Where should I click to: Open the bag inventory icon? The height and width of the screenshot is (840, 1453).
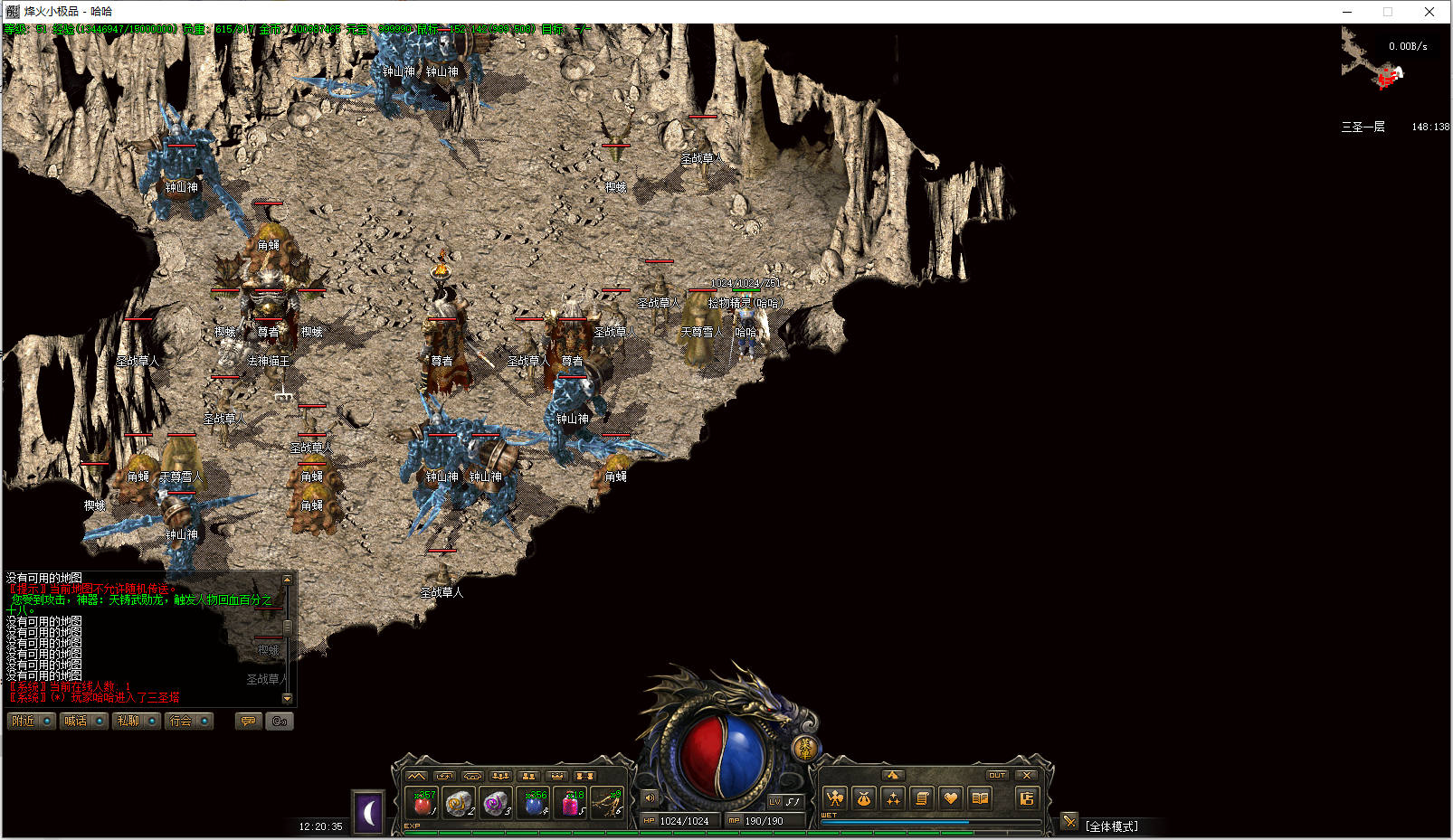pyautogui.click(x=864, y=798)
